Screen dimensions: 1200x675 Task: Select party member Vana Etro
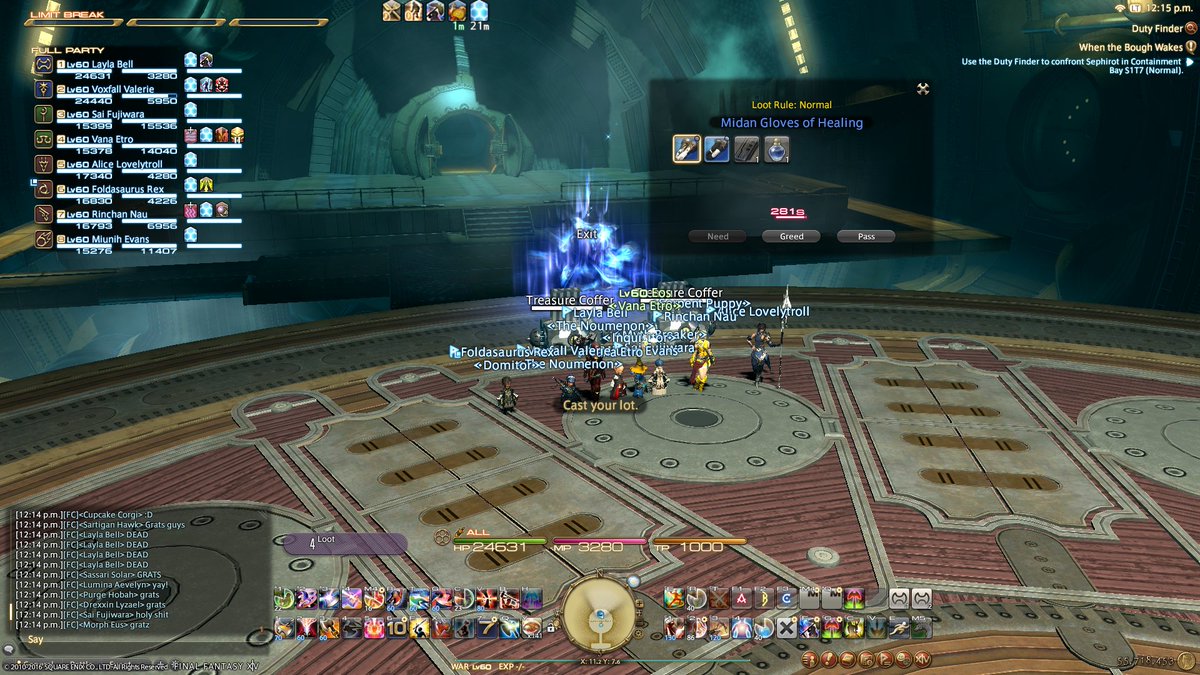tap(100, 139)
